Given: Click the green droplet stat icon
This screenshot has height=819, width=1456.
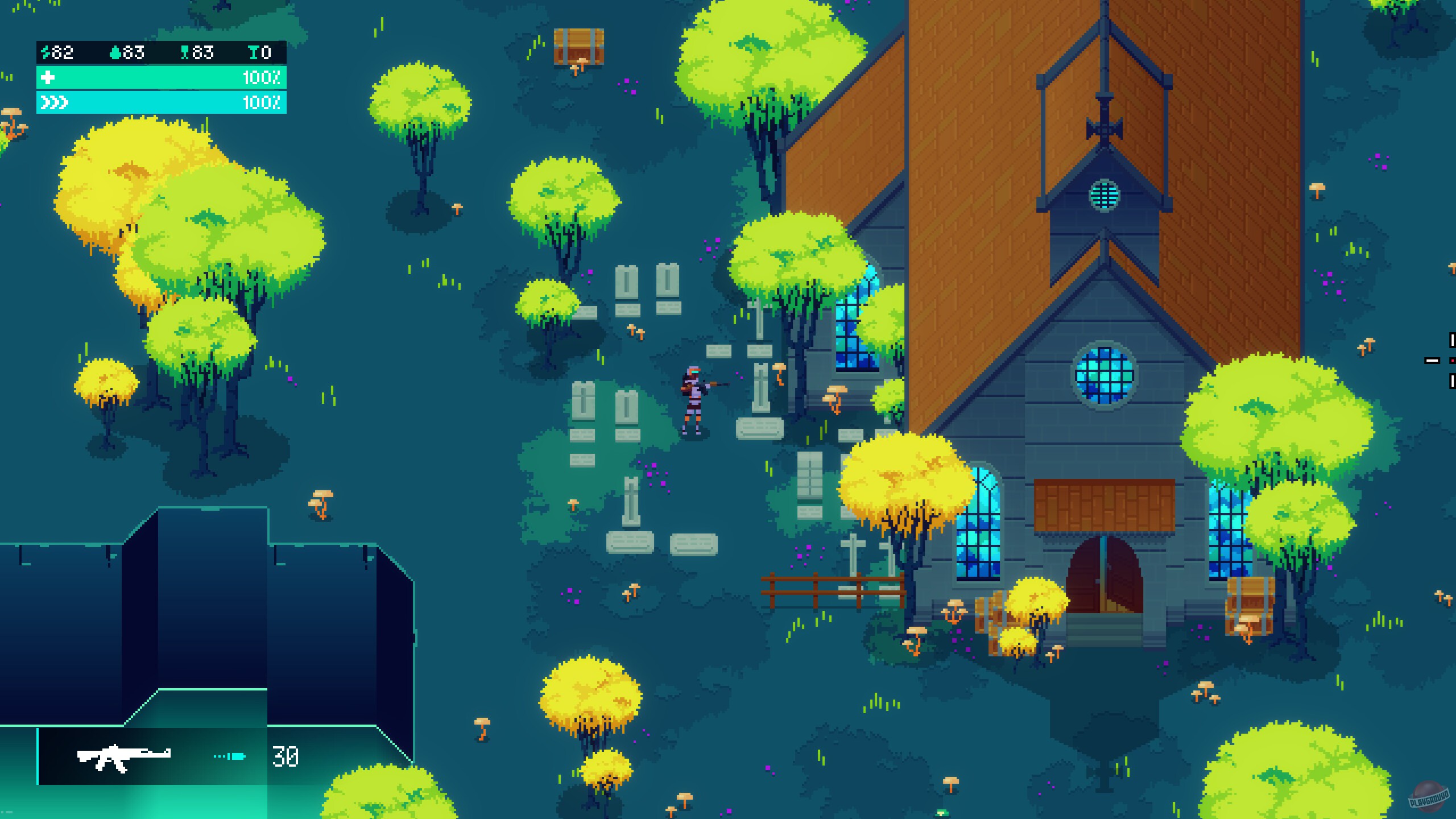Looking at the screenshot, I should click(x=114, y=53).
